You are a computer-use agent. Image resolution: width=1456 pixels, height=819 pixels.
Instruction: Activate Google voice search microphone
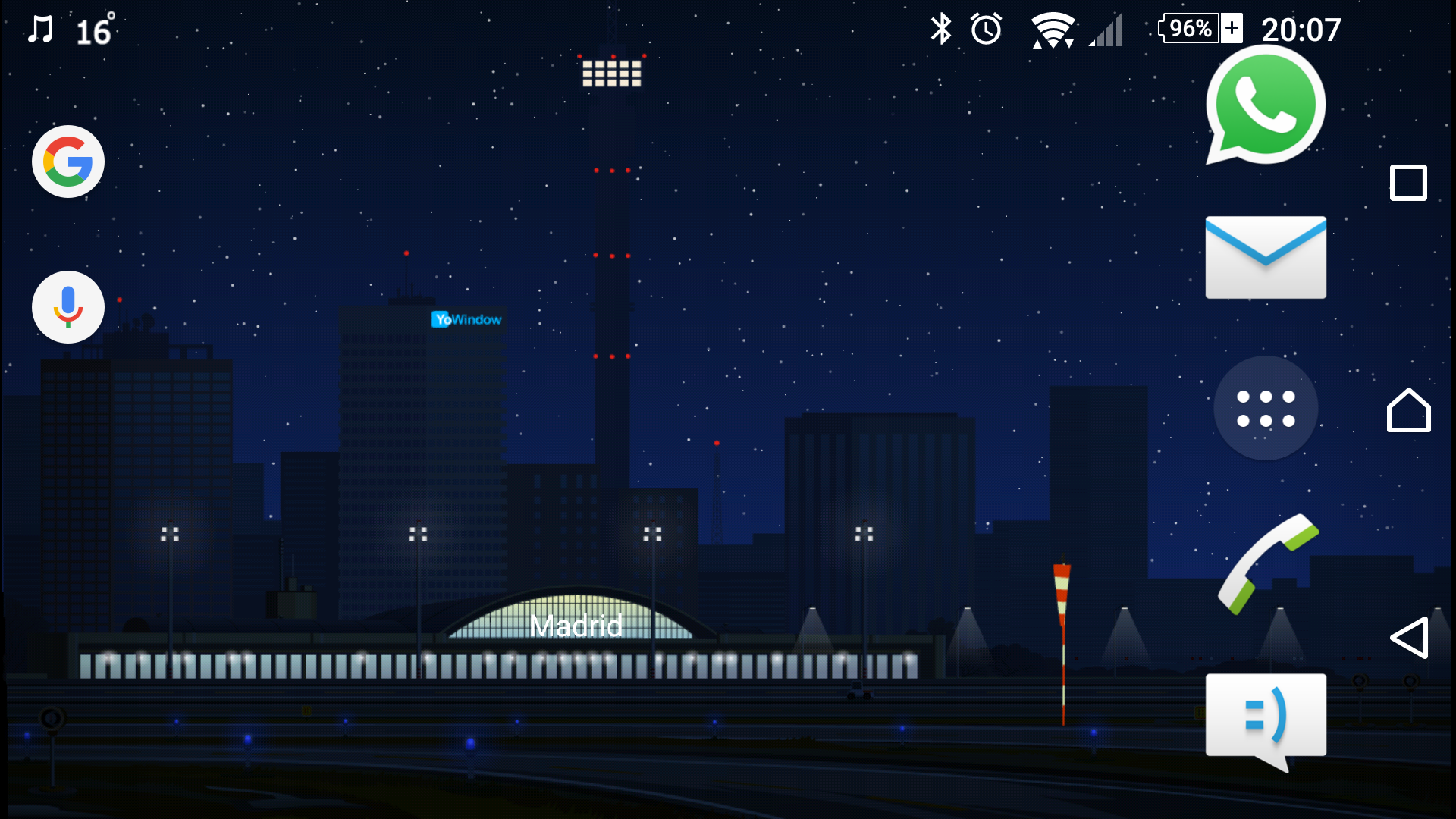68,307
